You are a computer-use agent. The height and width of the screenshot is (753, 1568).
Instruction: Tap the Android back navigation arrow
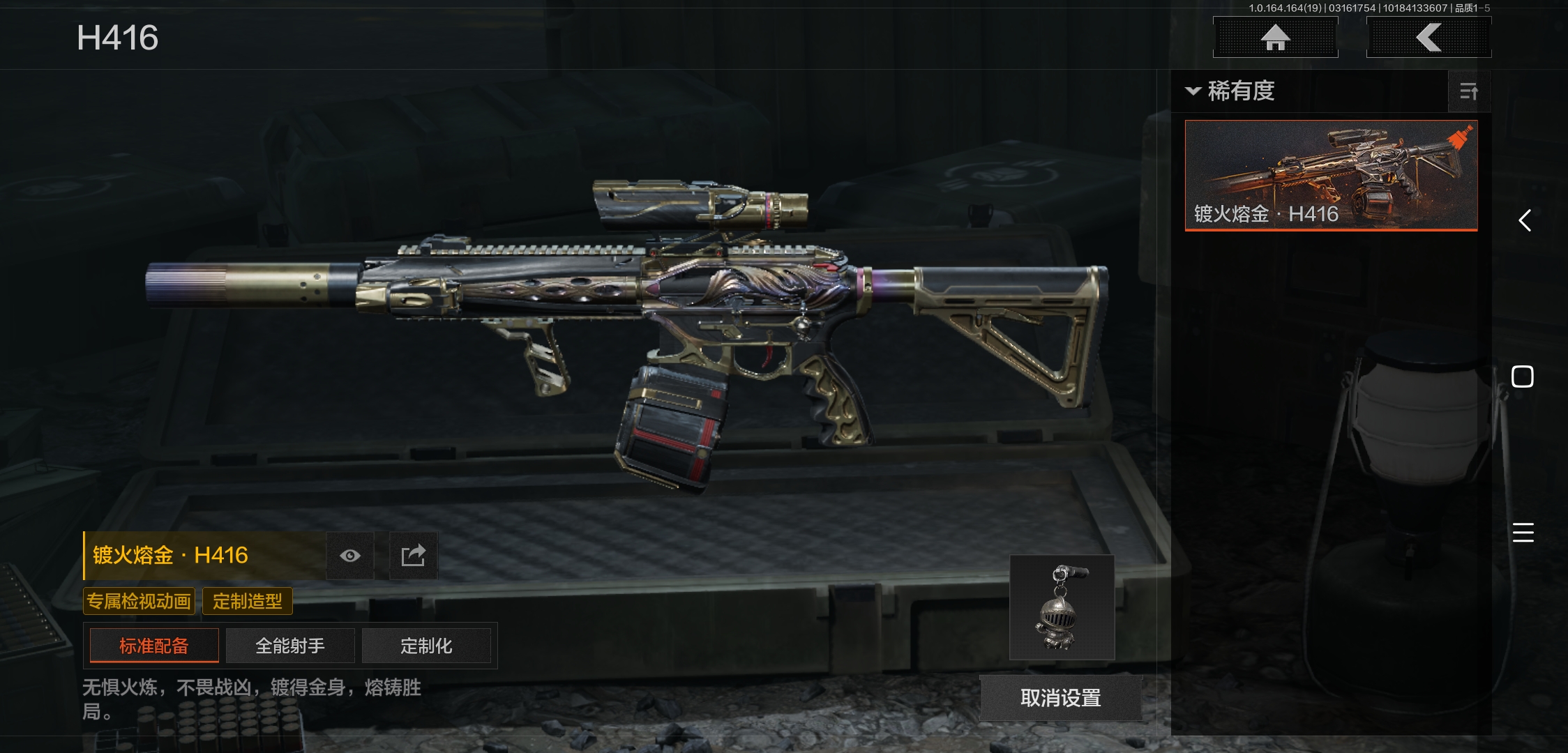pyautogui.click(x=1525, y=221)
